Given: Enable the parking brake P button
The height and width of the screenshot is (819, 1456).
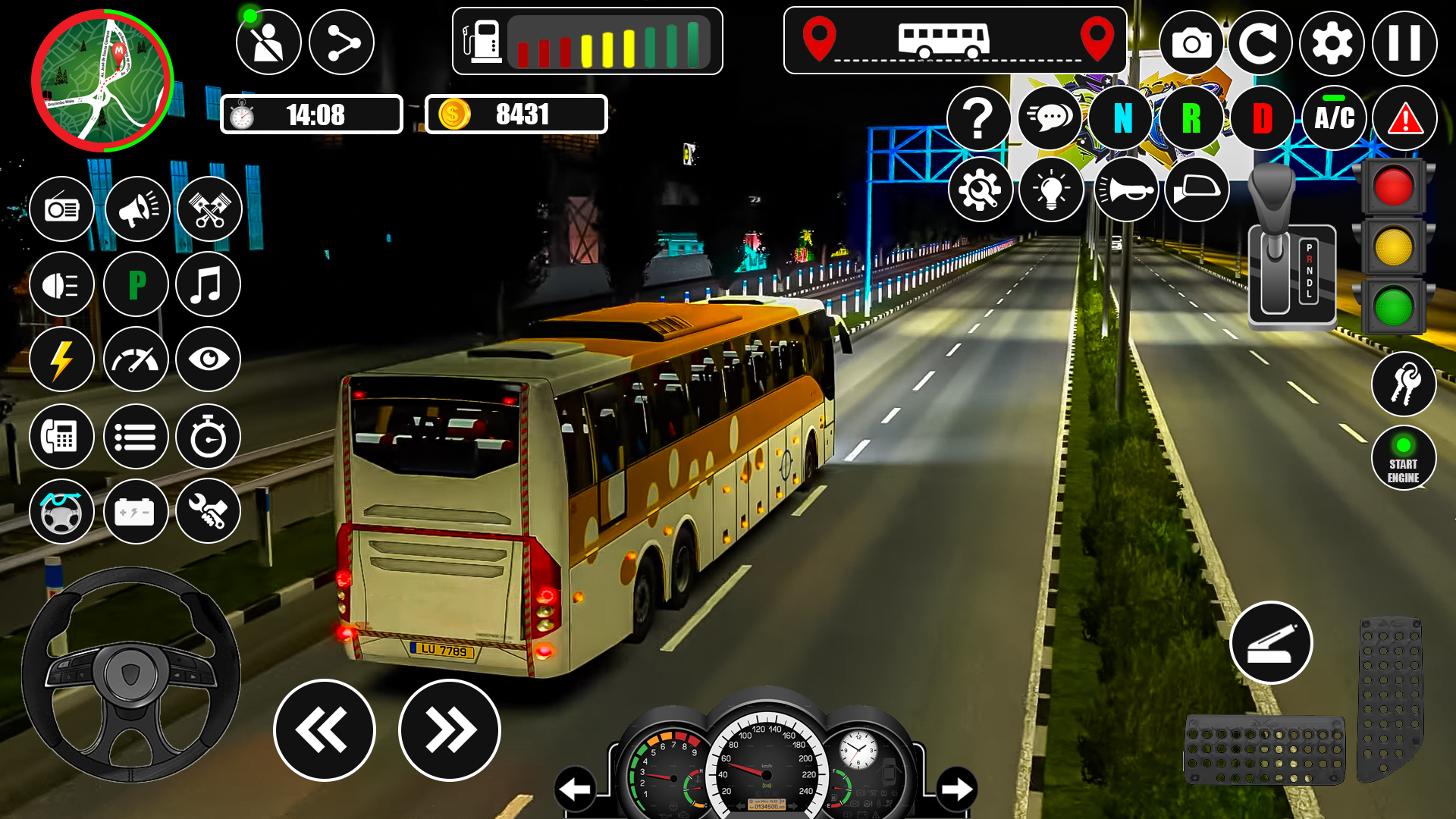Looking at the screenshot, I should tap(135, 284).
